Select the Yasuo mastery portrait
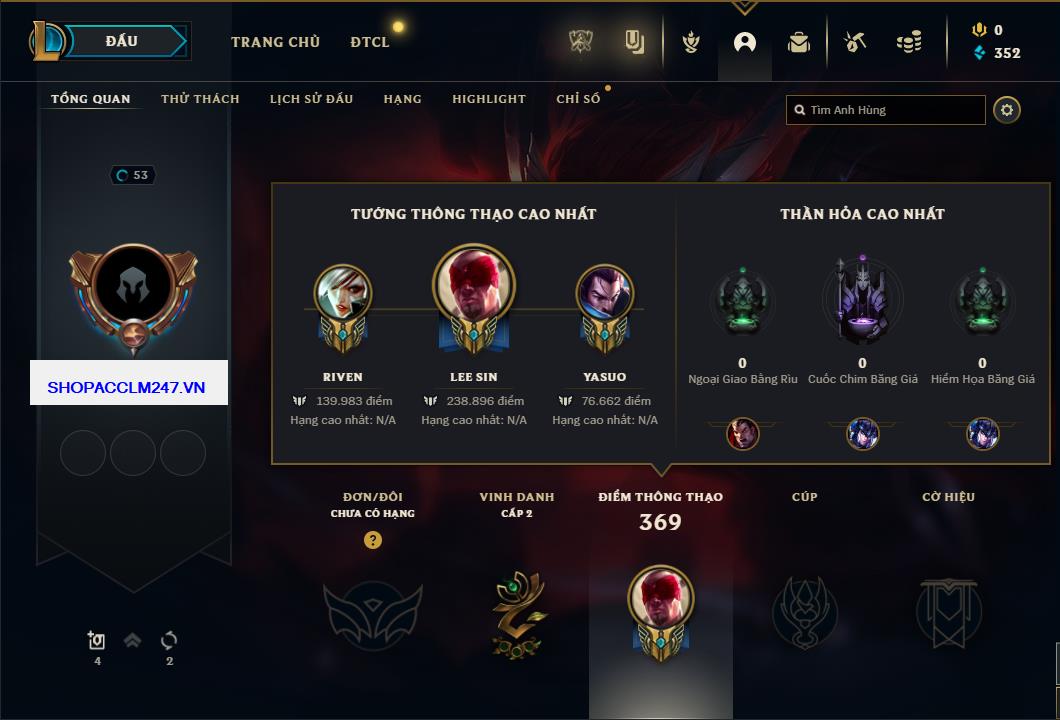The width and height of the screenshot is (1060, 720). pos(605,296)
